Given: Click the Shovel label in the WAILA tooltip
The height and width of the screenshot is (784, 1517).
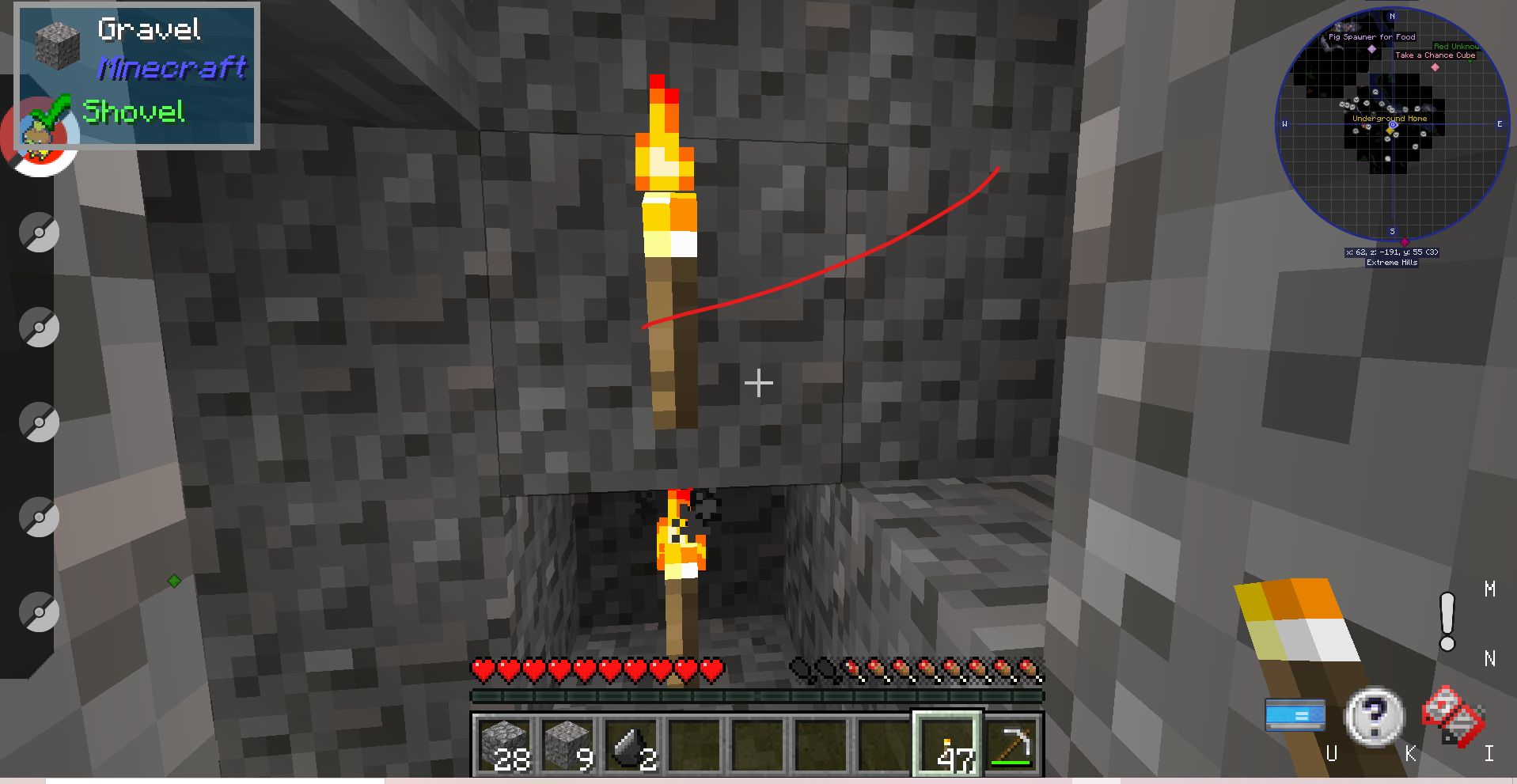Looking at the screenshot, I should (133, 112).
